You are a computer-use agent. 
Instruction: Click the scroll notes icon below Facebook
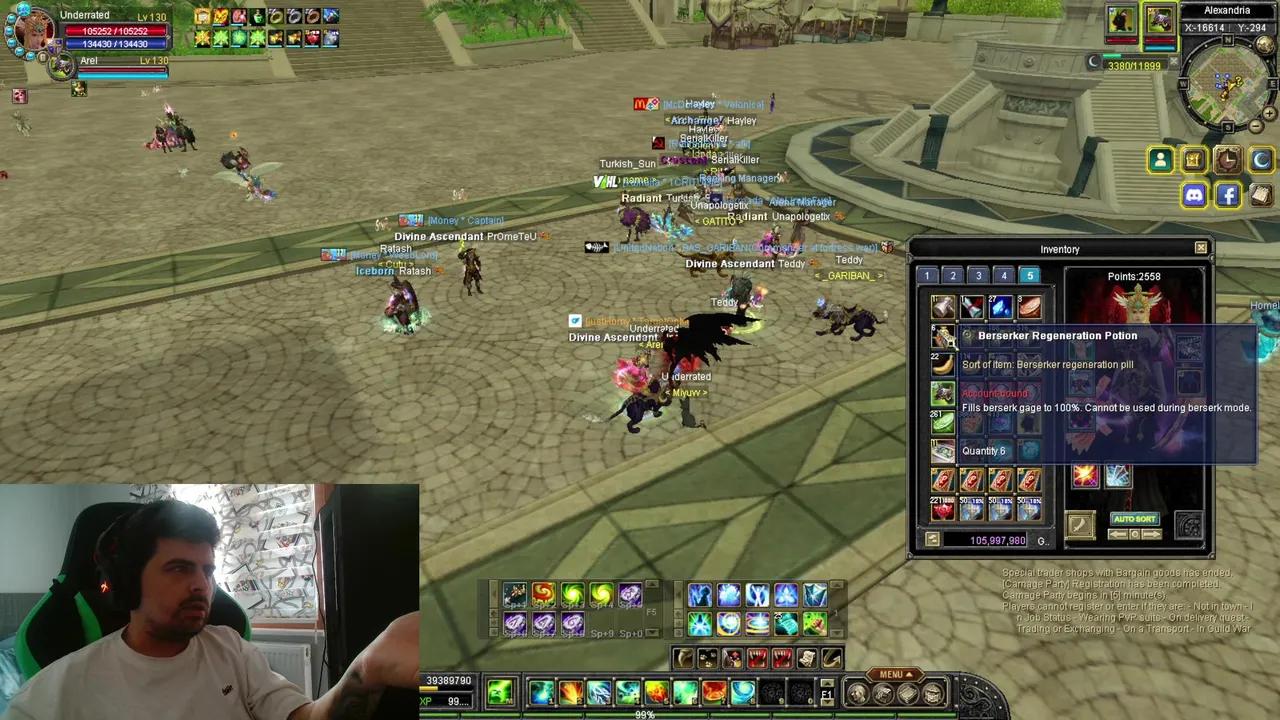[x=1260, y=196]
